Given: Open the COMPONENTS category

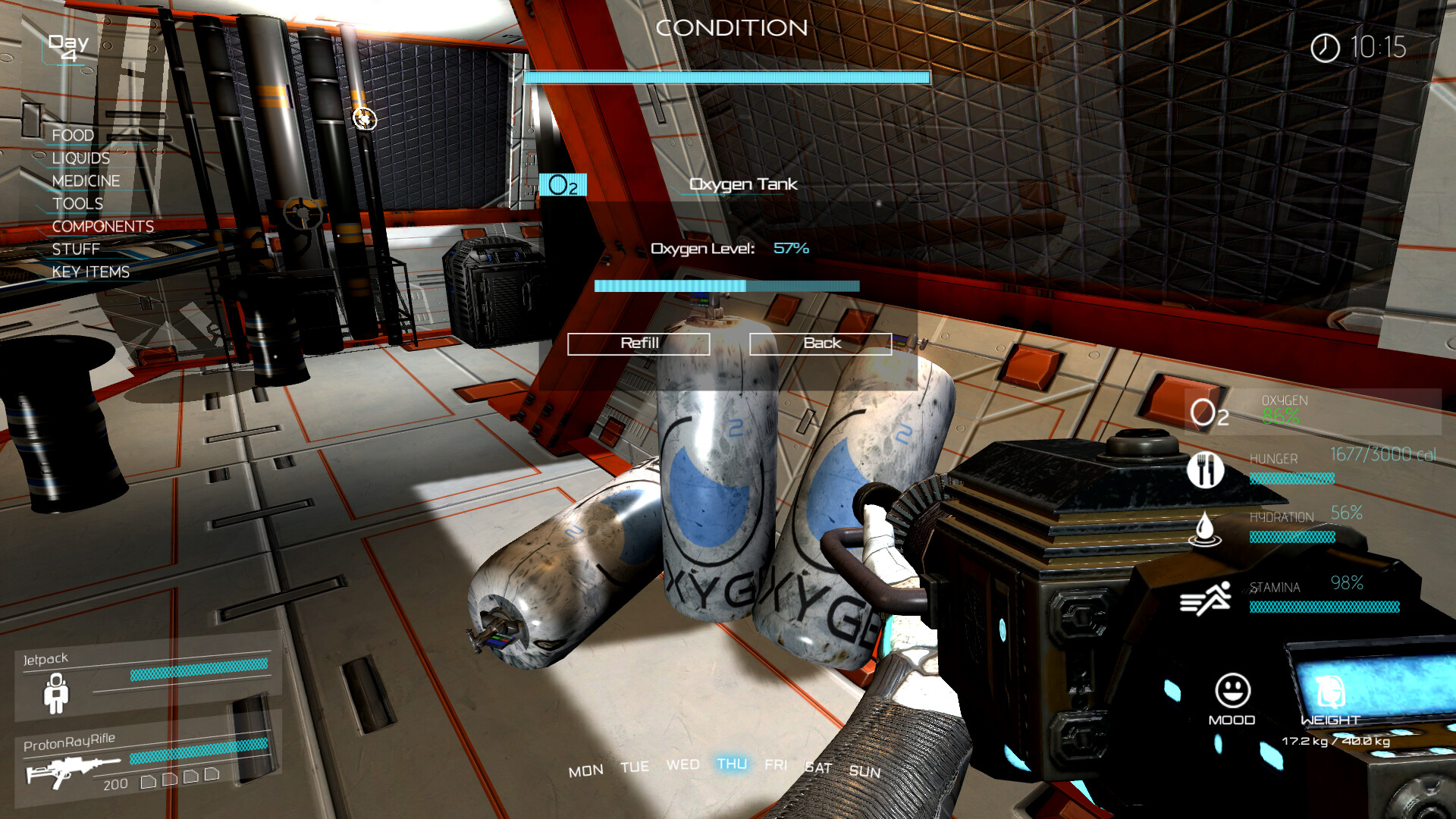Looking at the screenshot, I should pyautogui.click(x=102, y=227).
